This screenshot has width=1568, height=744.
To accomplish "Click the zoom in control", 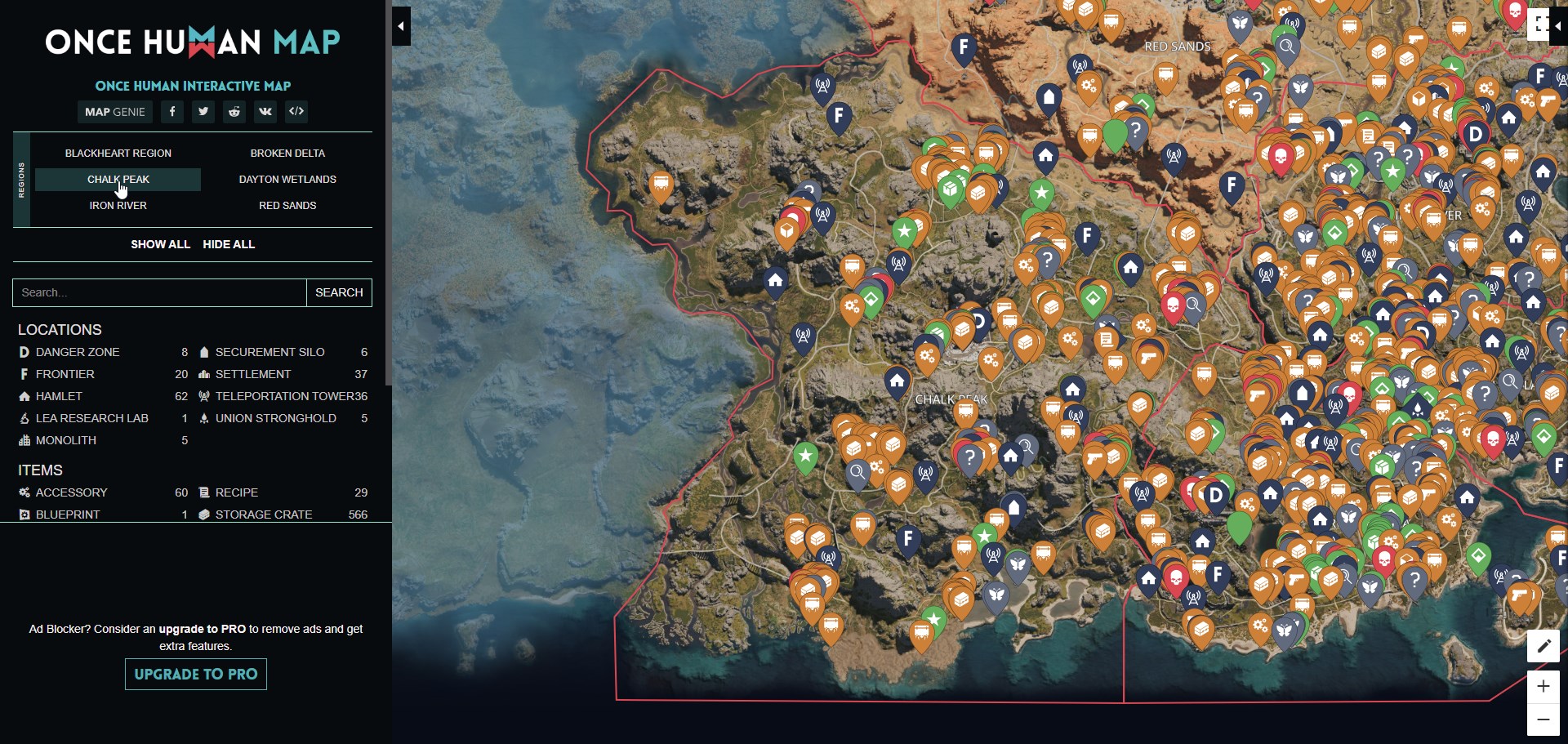I will coord(1543,687).
